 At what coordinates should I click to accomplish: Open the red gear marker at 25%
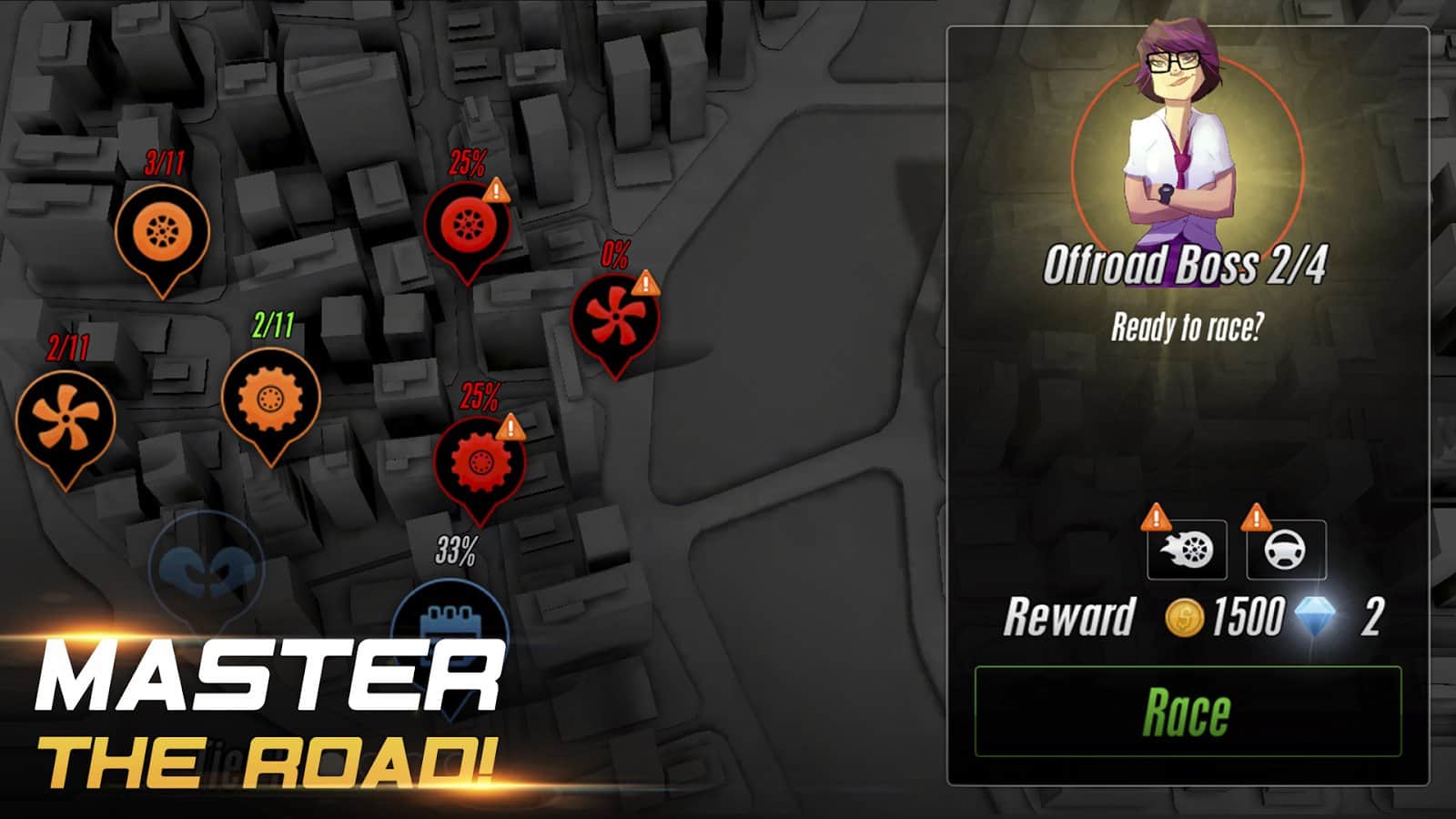(x=479, y=461)
